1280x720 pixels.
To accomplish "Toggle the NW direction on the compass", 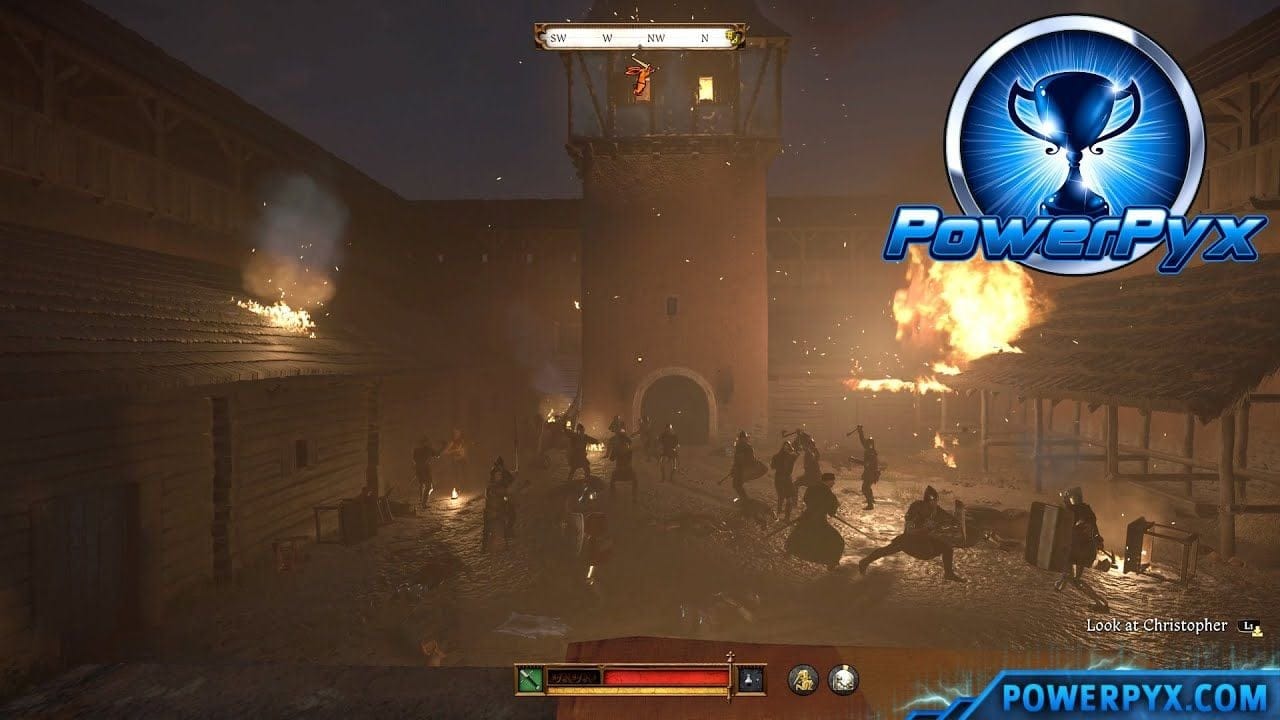I will [x=656, y=38].
